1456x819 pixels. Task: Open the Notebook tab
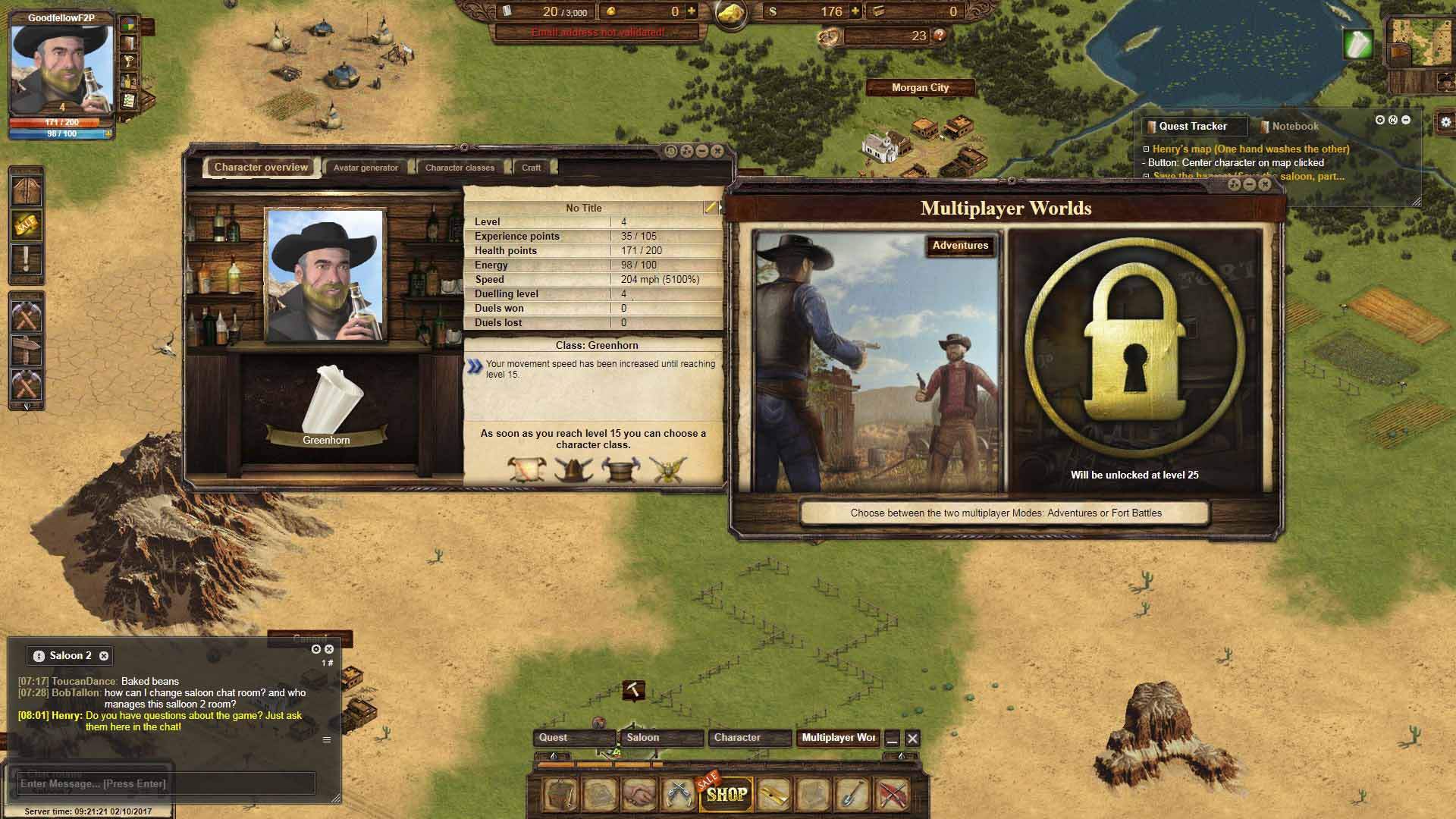(x=1294, y=127)
